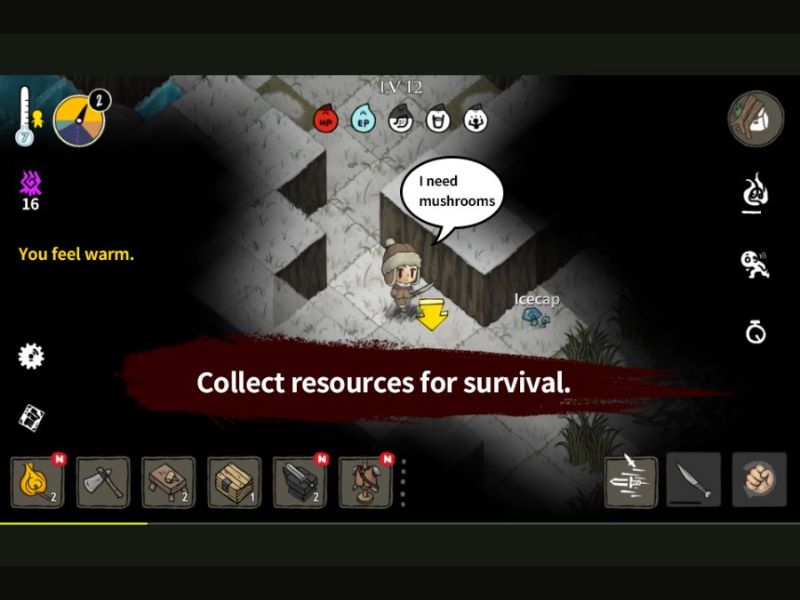This screenshot has width=800, height=600.
Task: Open the weapon swap slot
Action: (x=631, y=481)
